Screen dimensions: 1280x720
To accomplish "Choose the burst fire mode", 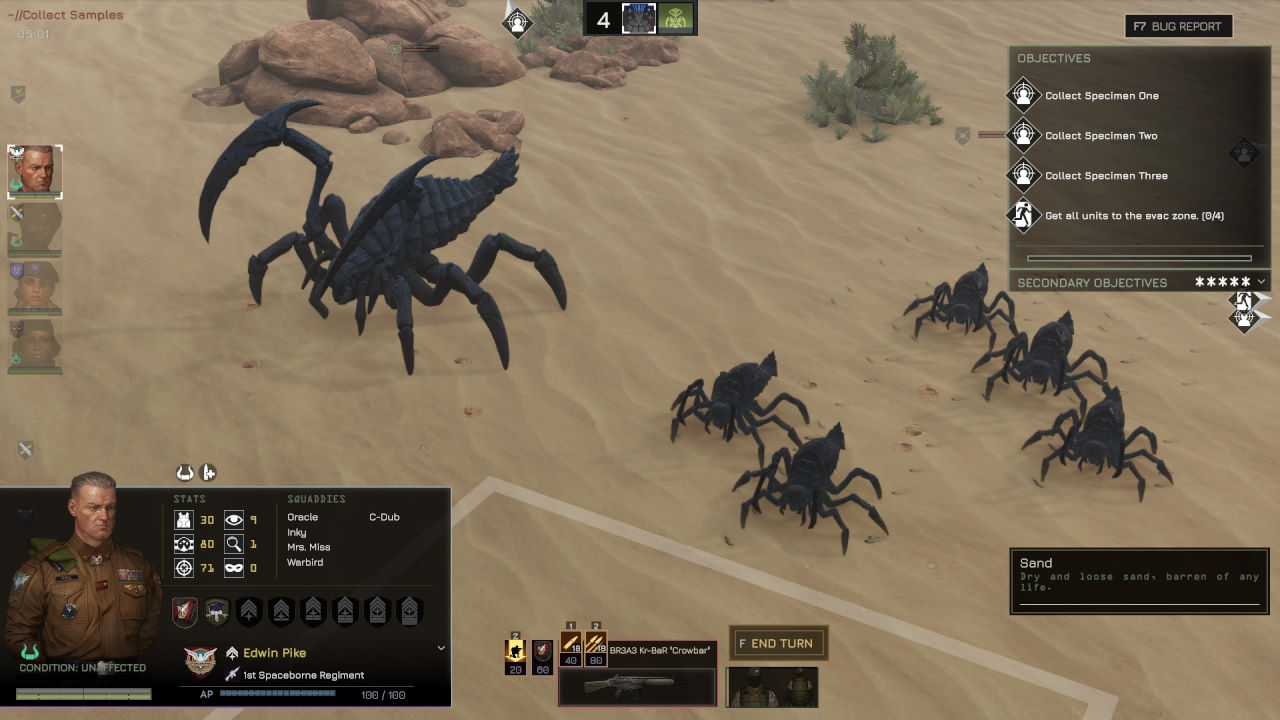I will tap(596, 648).
